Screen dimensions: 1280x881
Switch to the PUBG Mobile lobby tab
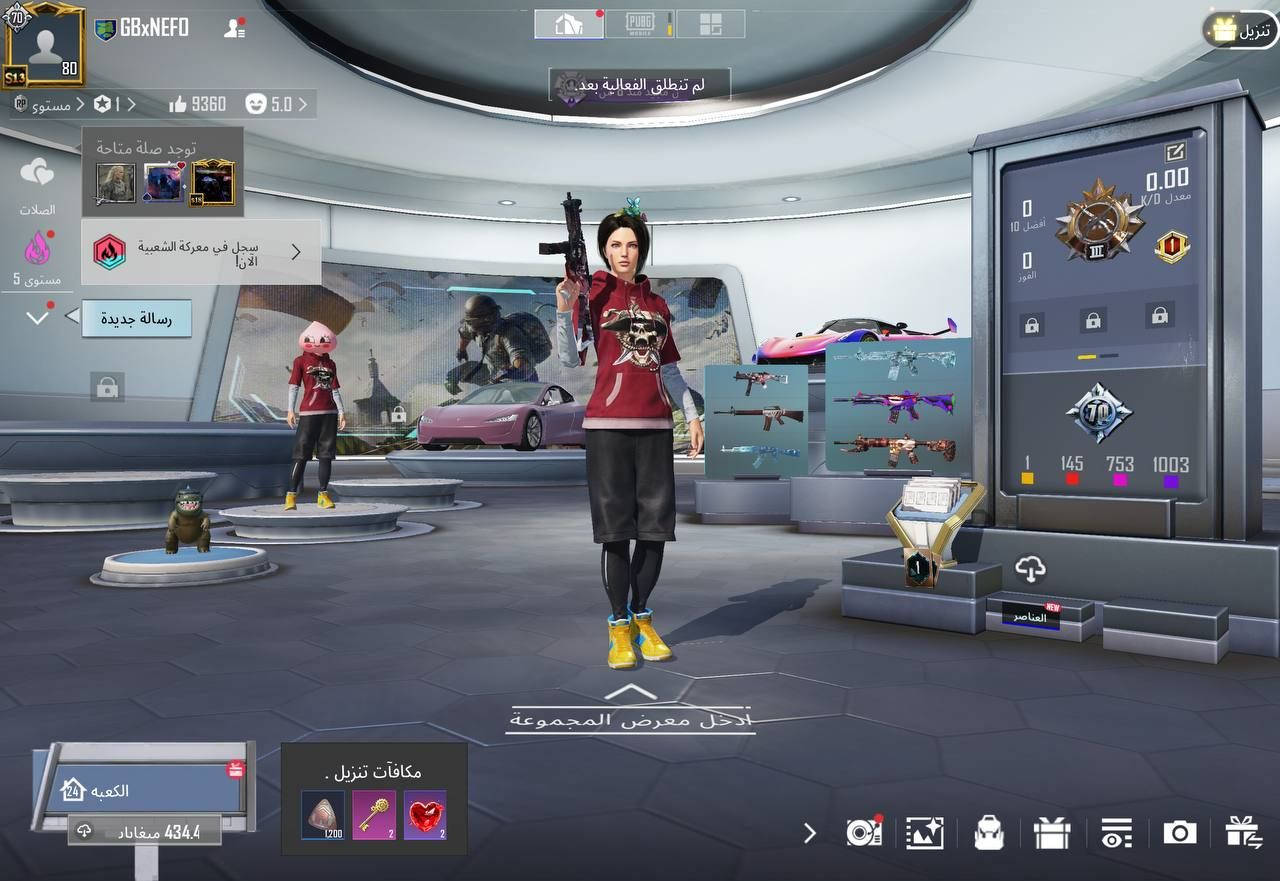click(x=639, y=25)
